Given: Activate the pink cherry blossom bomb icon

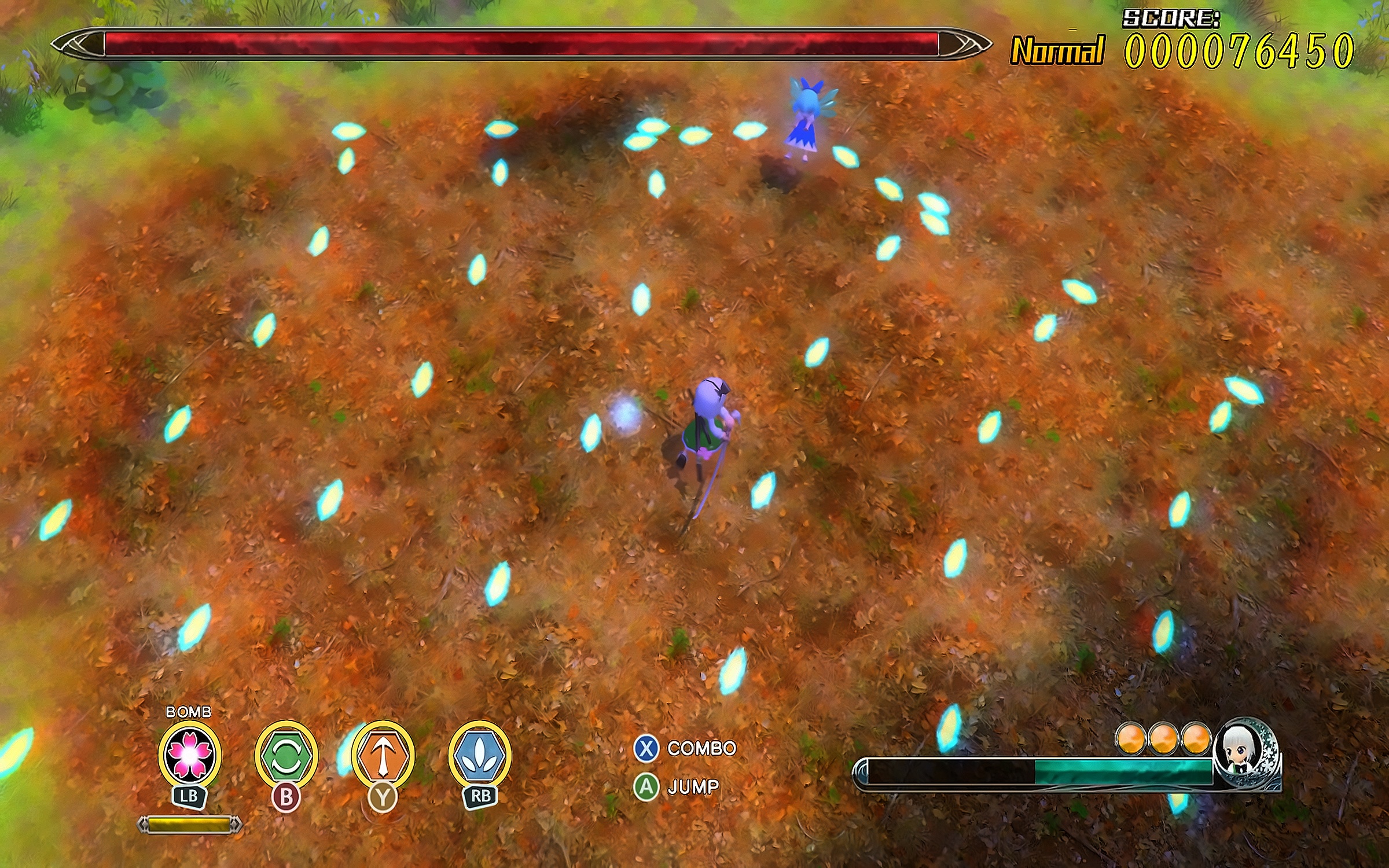Looking at the screenshot, I should (x=189, y=754).
